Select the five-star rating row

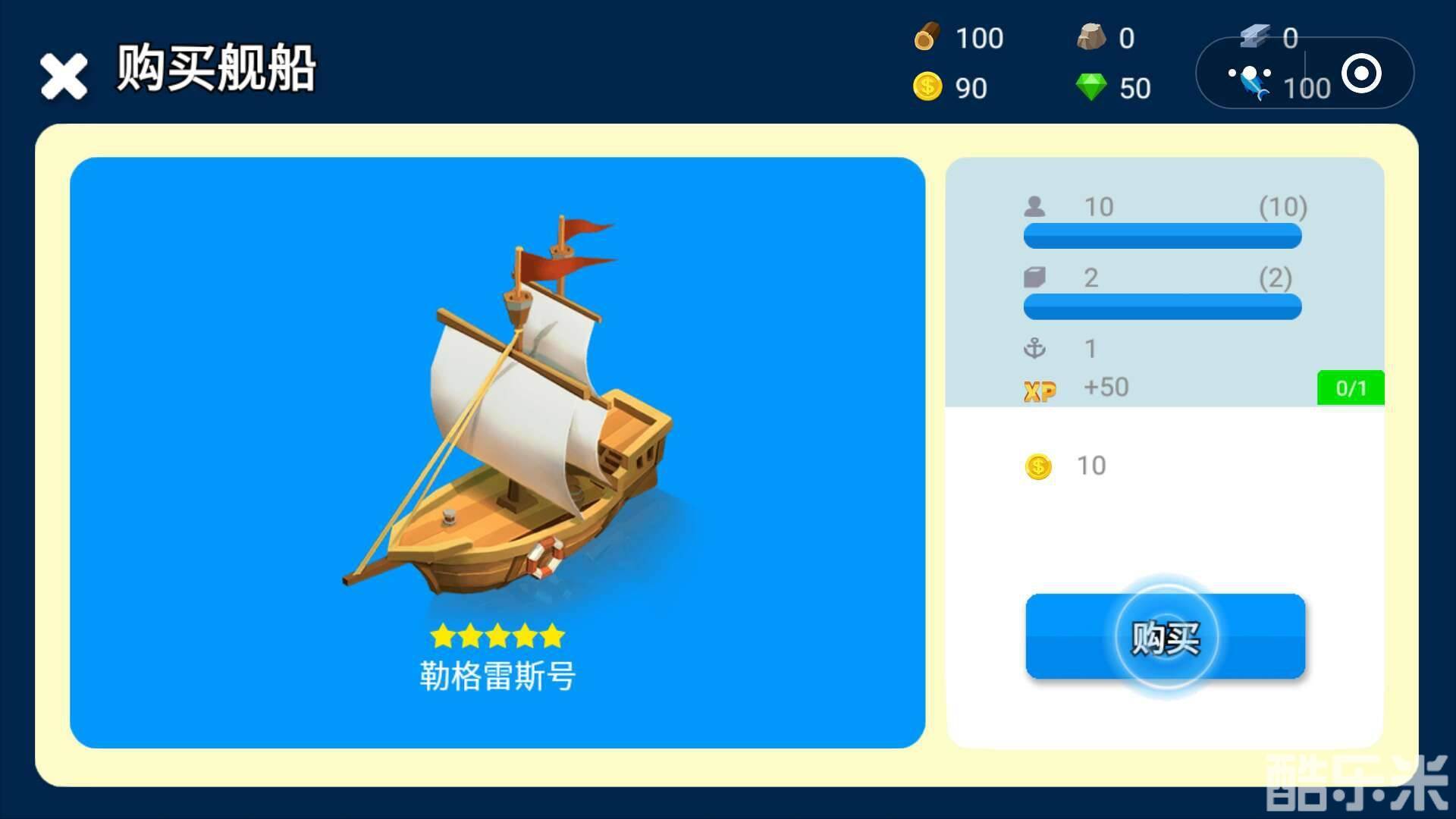pos(497,637)
